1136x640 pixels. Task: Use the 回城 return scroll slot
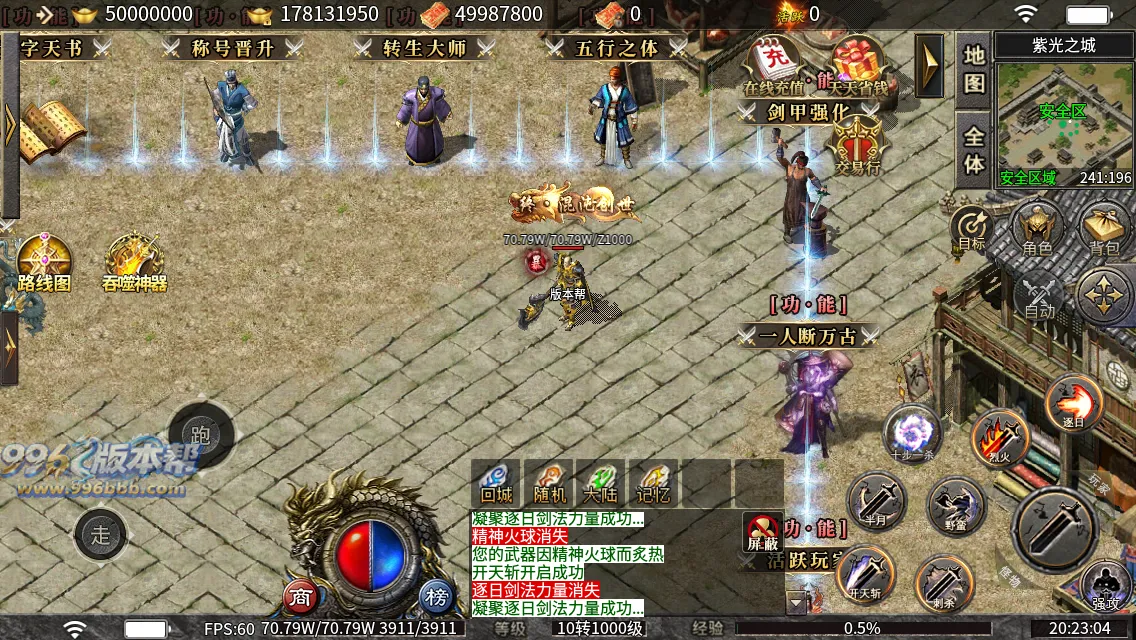(496, 484)
